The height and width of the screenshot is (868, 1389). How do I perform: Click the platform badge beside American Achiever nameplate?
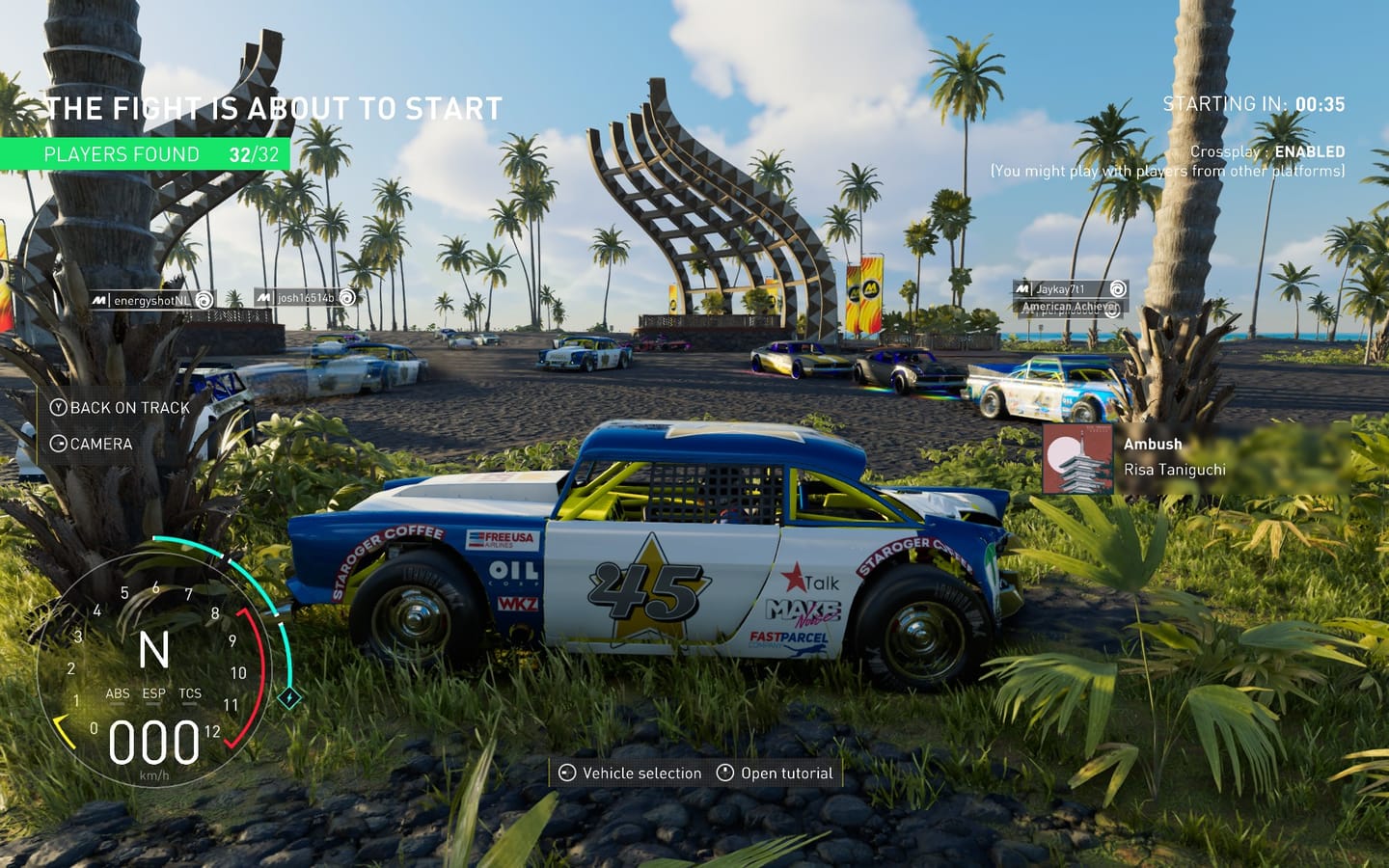[1114, 312]
